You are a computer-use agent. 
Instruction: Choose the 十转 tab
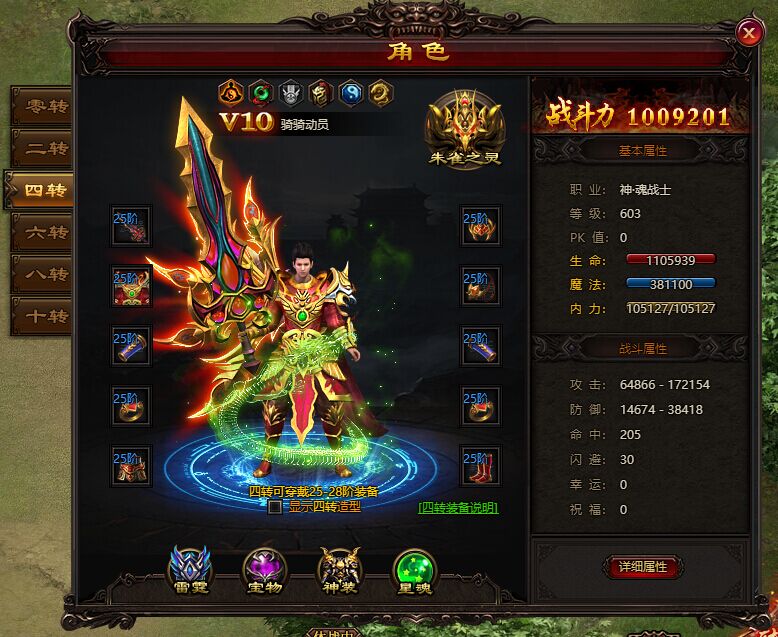click(40, 317)
